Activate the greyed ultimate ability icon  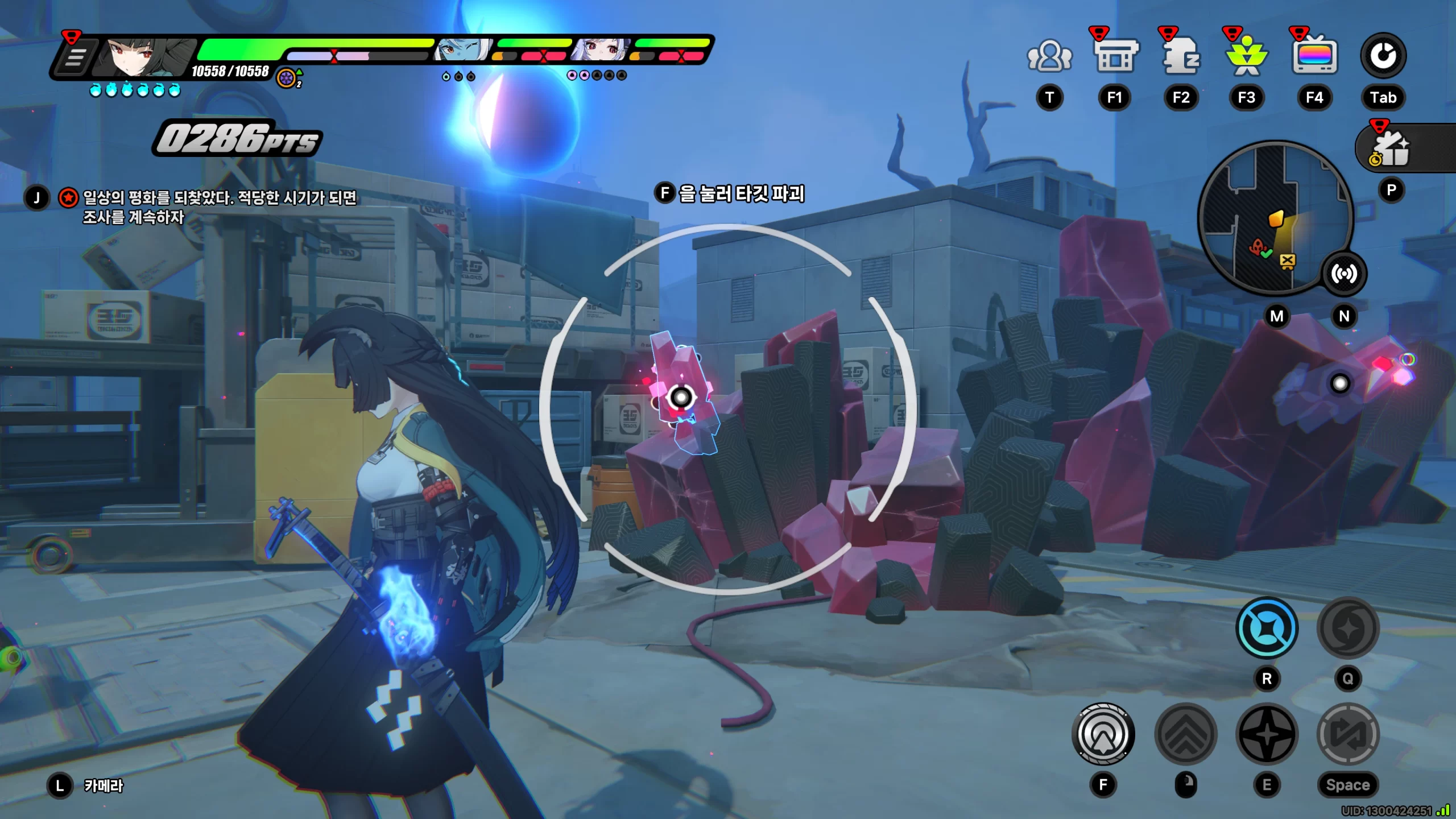pyautogui.click(x=1348, y=628)
